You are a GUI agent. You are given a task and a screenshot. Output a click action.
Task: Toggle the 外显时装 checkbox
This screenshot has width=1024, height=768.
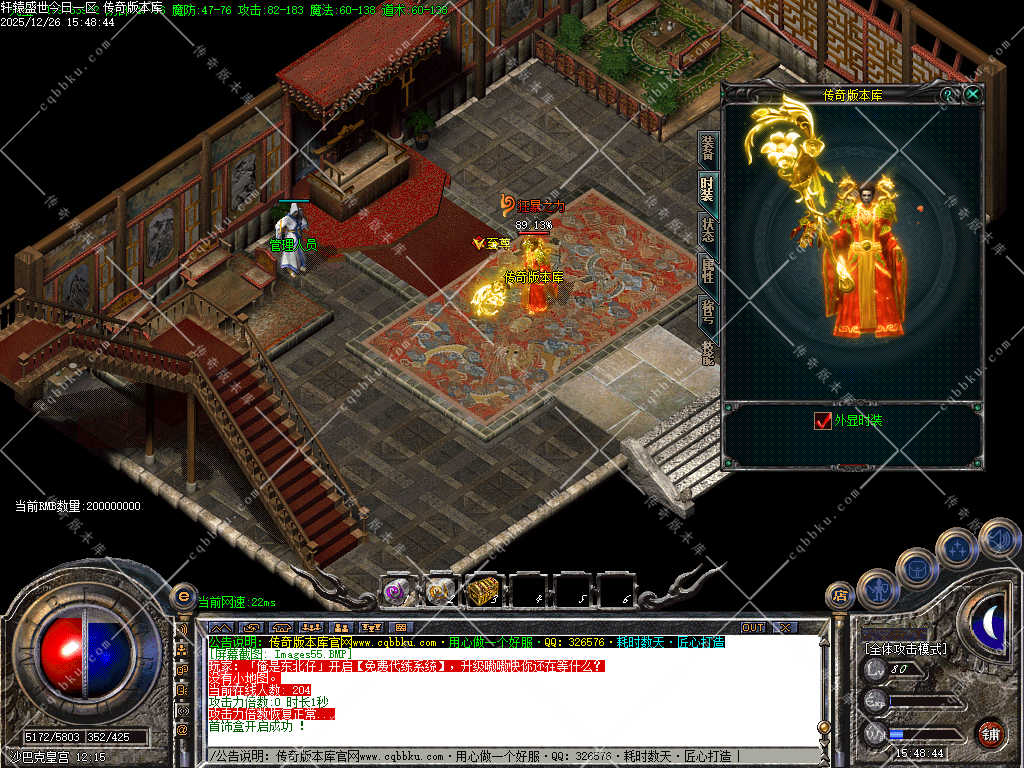pos(823,421)
